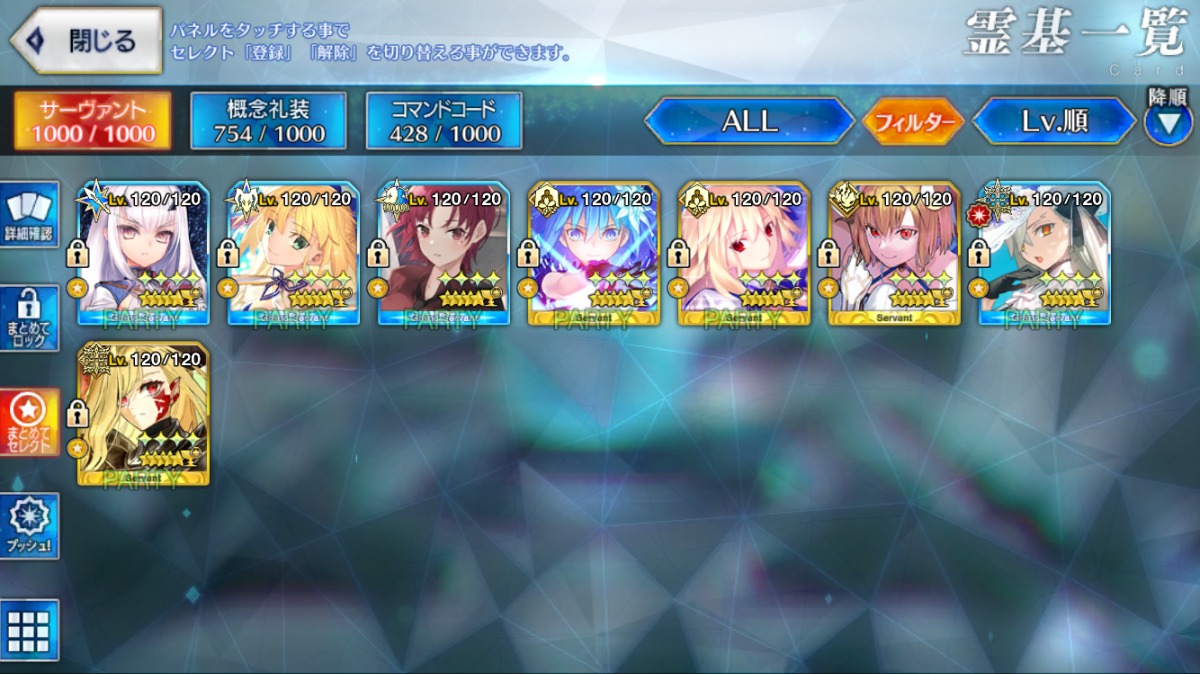Close the Spirit Origin list with 閉じる
1200x674 pixels.
[86, 41]
